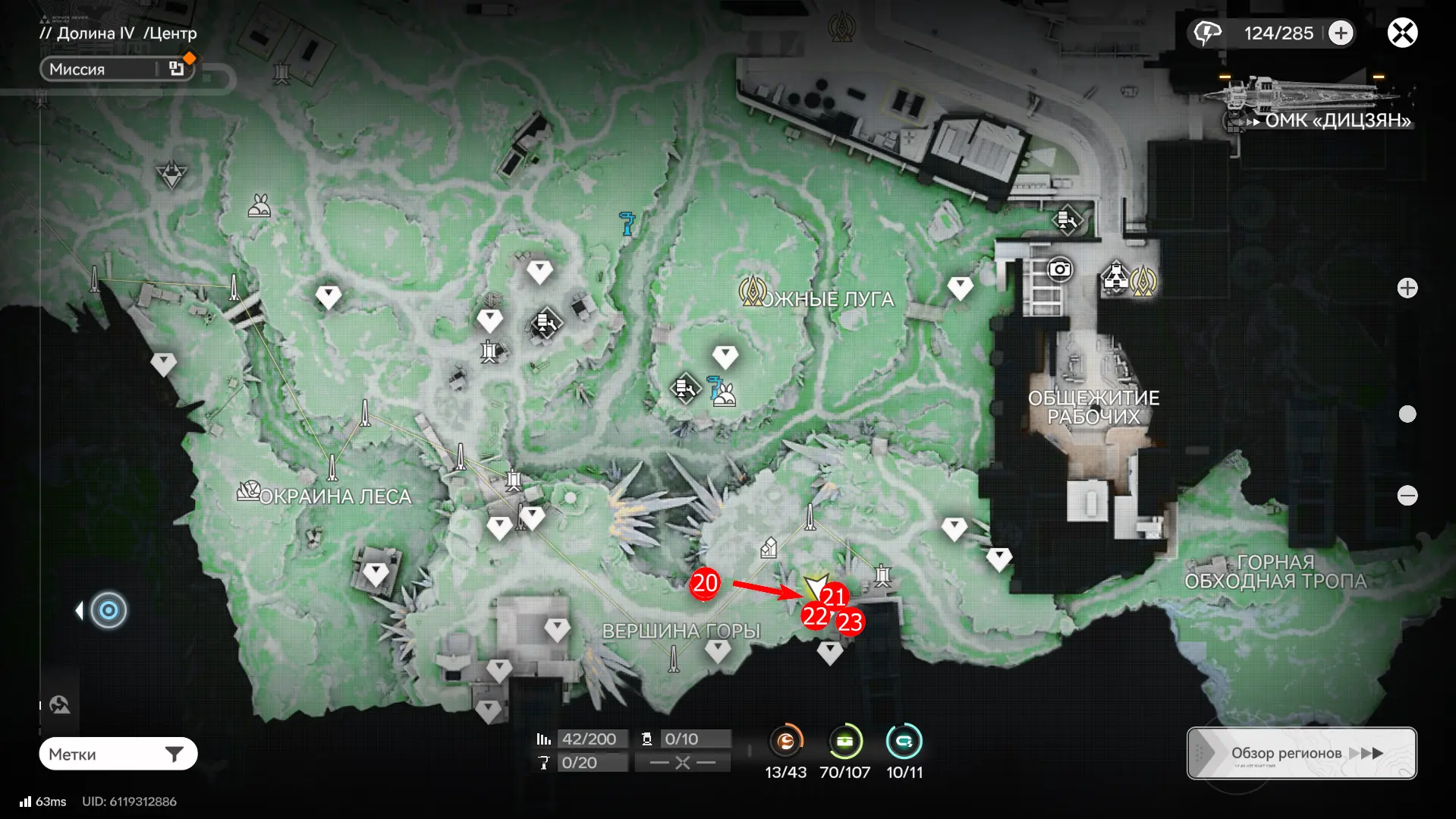
Task: Recenter map using the blue target icon
Action: coord(108,610)
